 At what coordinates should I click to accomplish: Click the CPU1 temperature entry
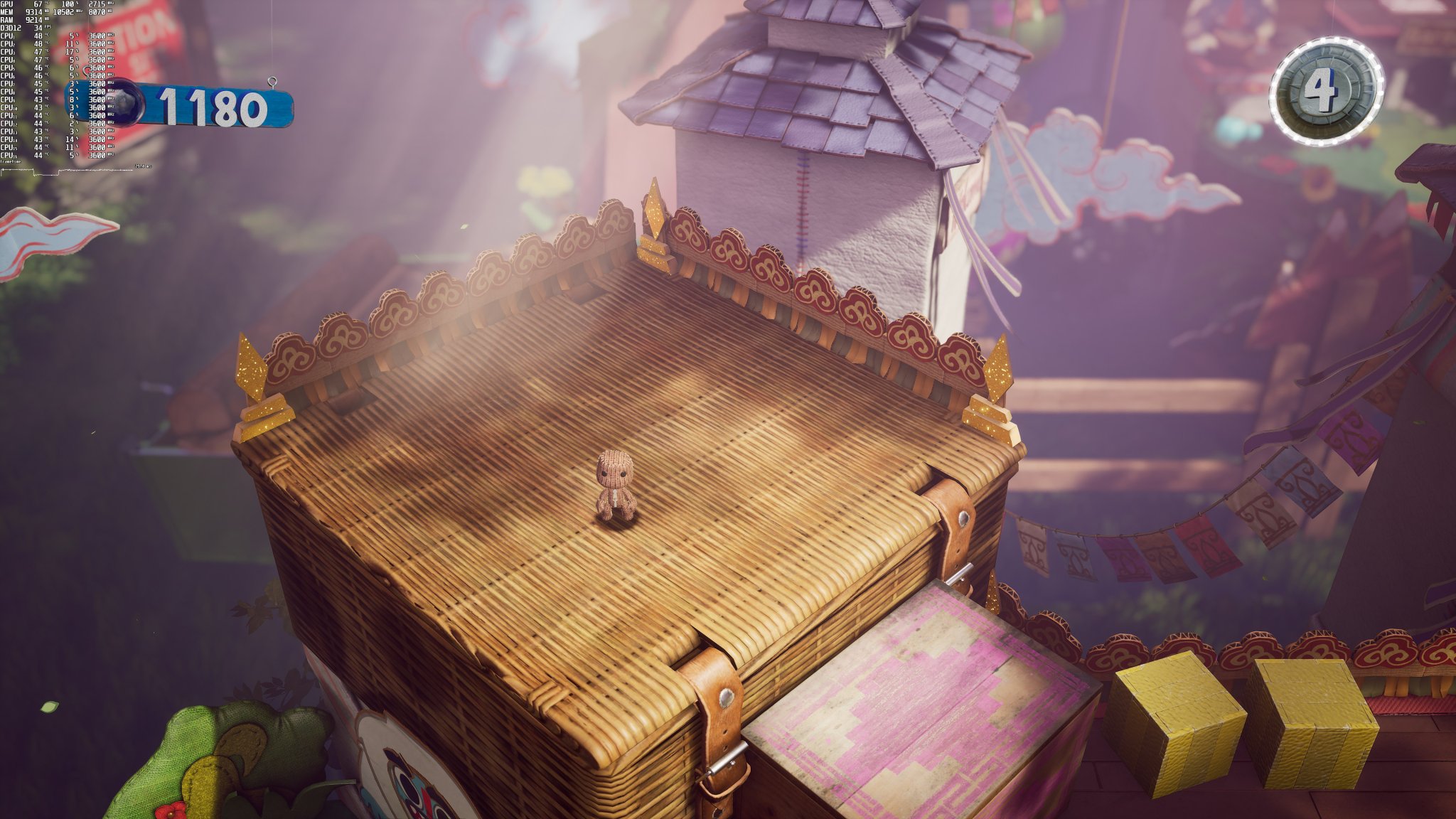tap(38, 36)
